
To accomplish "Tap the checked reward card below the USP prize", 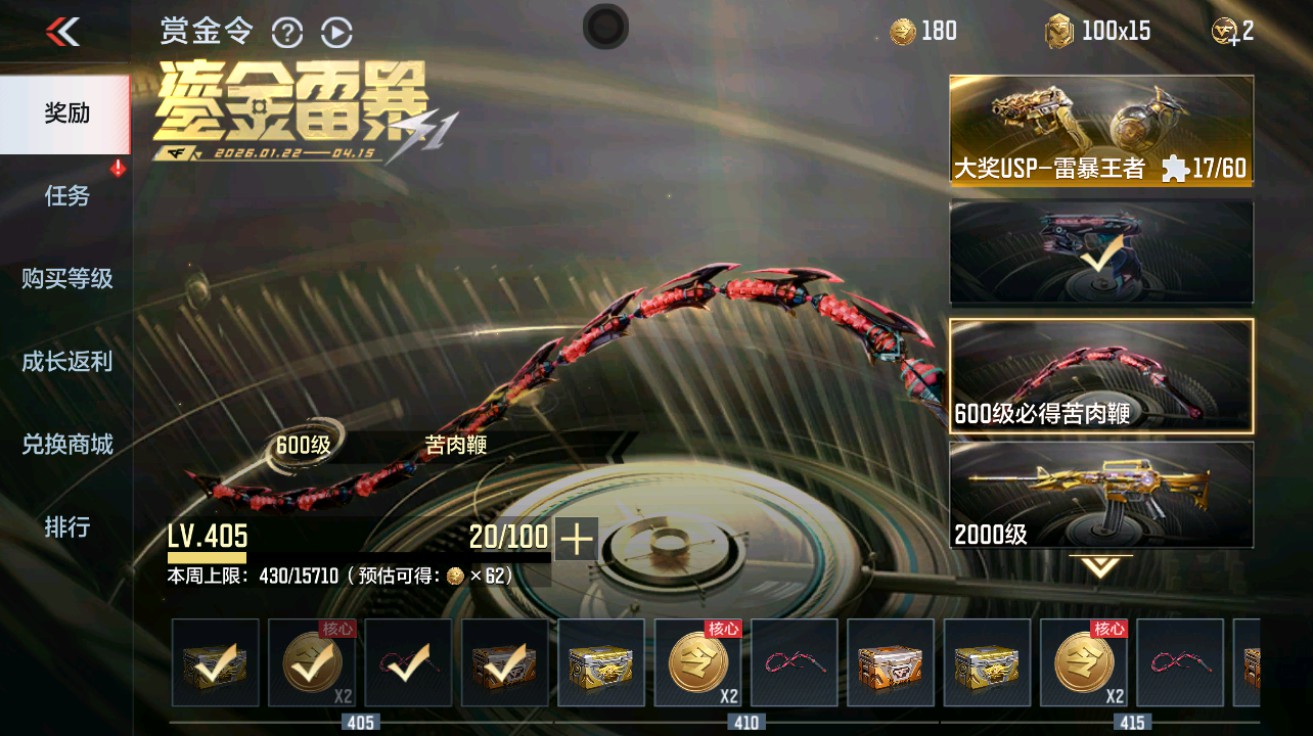I will tap(1100, 253).
